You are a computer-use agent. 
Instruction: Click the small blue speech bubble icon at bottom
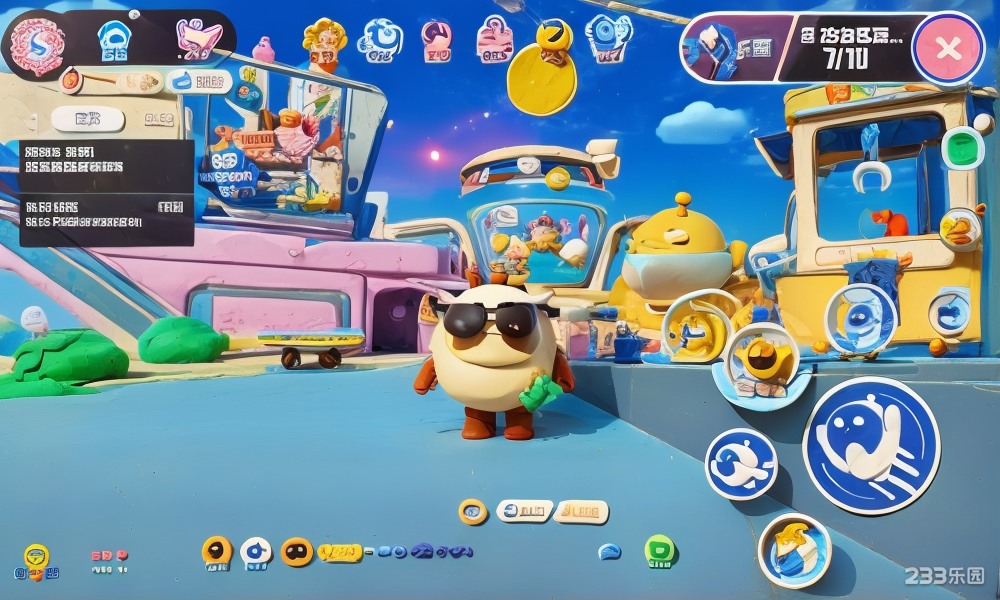609,551
